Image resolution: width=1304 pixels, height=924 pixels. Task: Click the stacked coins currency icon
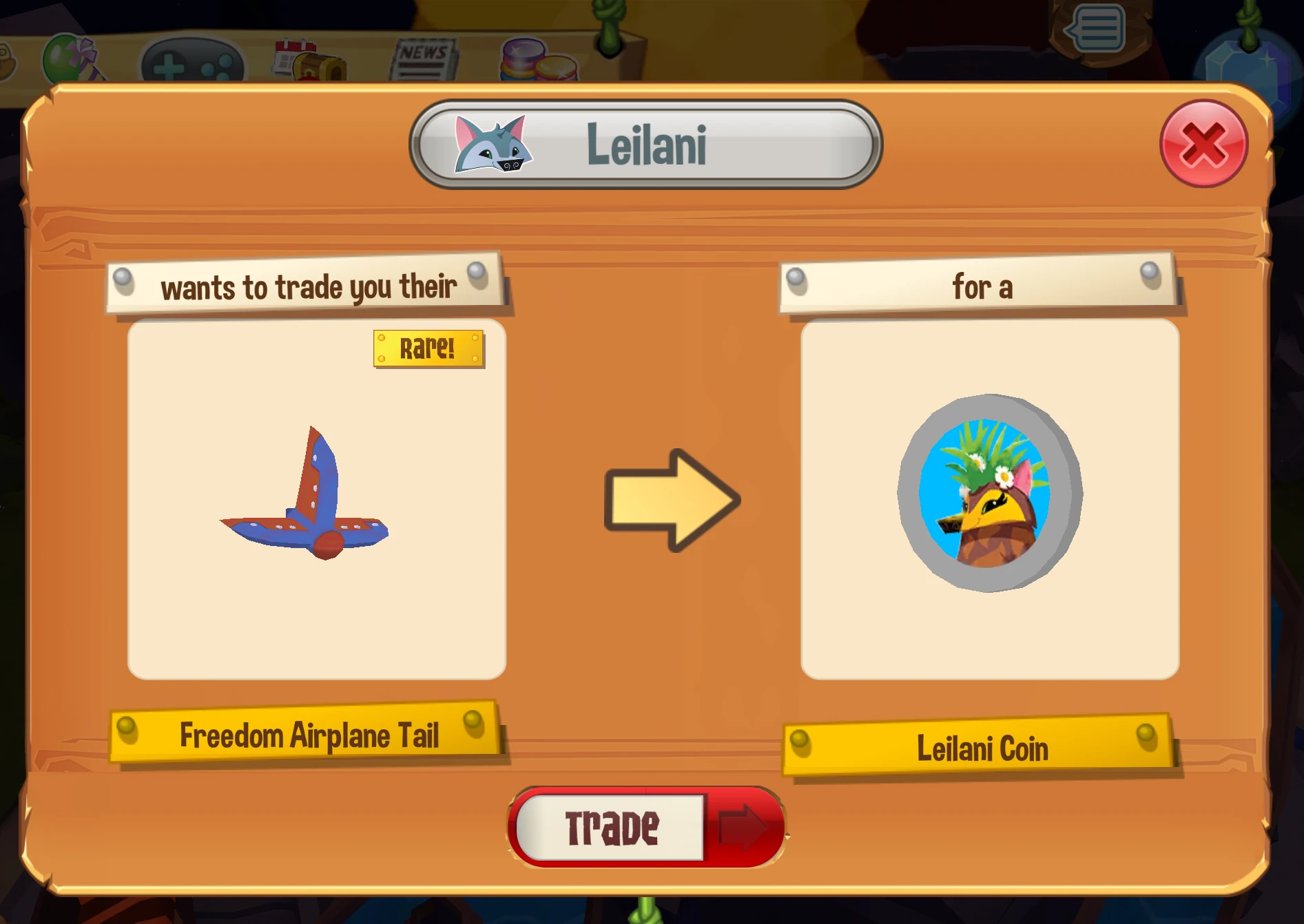[x=541, y=62]
